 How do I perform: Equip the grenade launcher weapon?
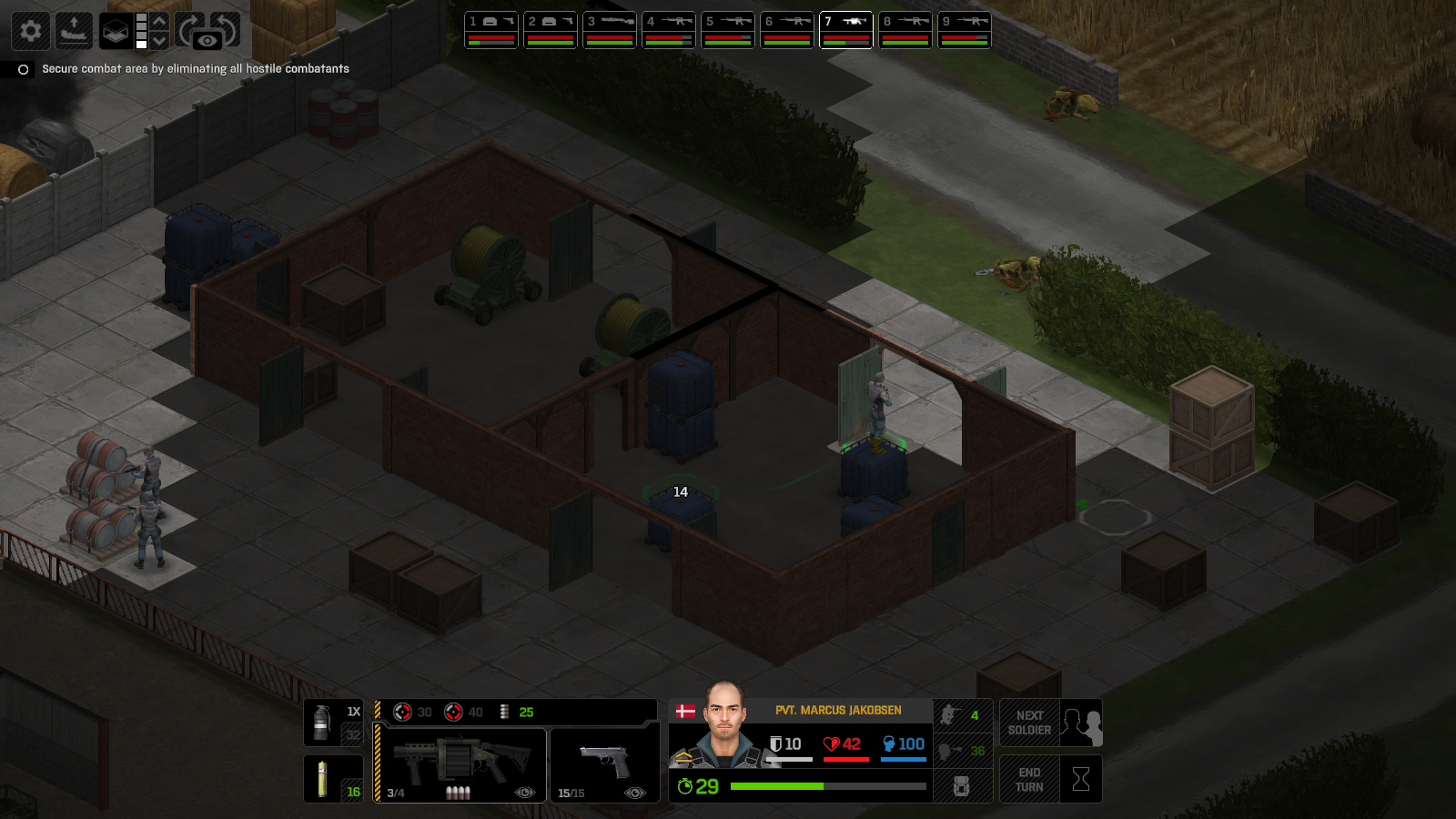coord(461,764)
